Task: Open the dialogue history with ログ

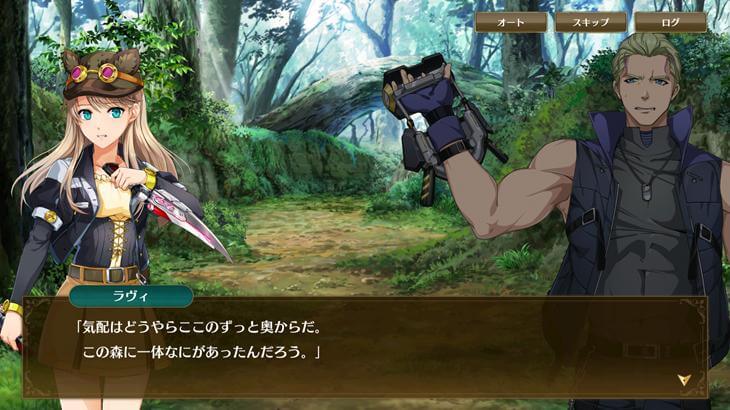Action: 670,22
